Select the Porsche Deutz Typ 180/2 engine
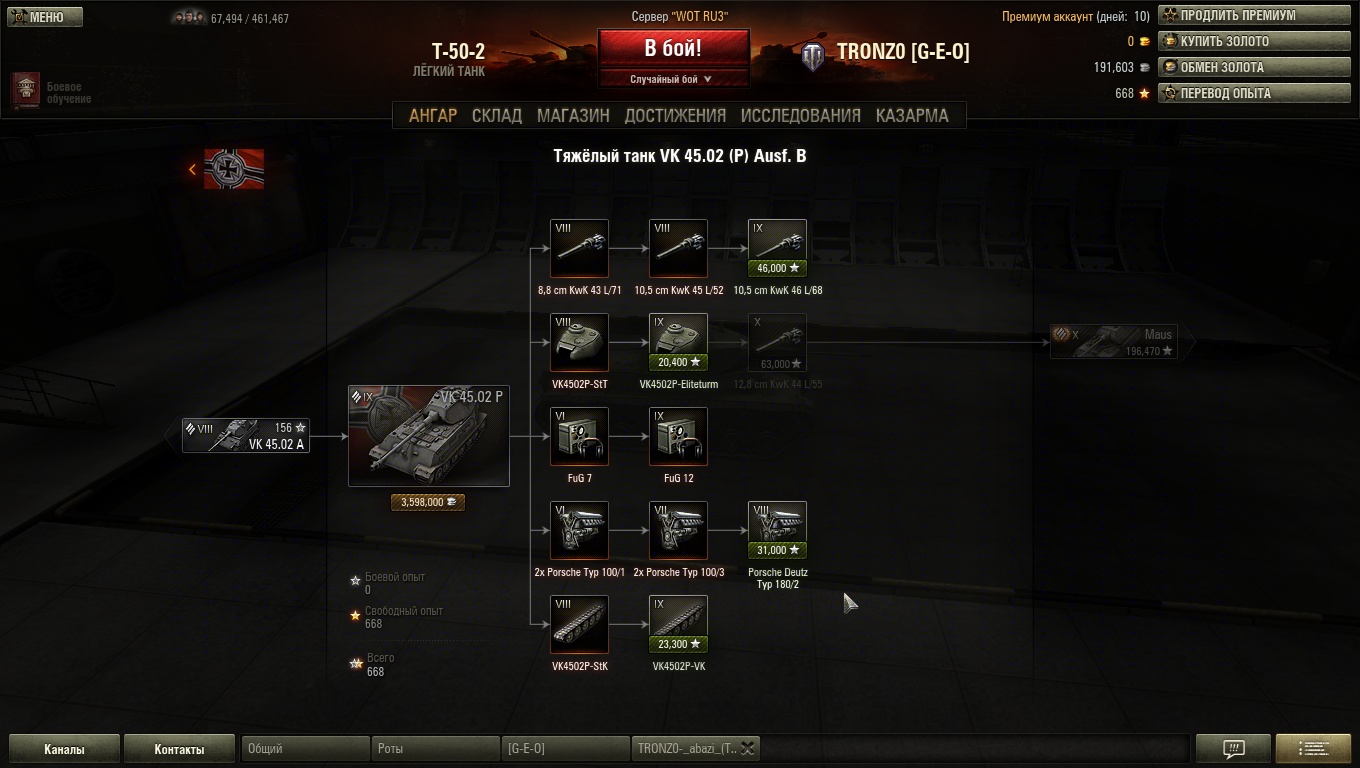Screen dimensions: 1360x768 (x=777, y=530)
